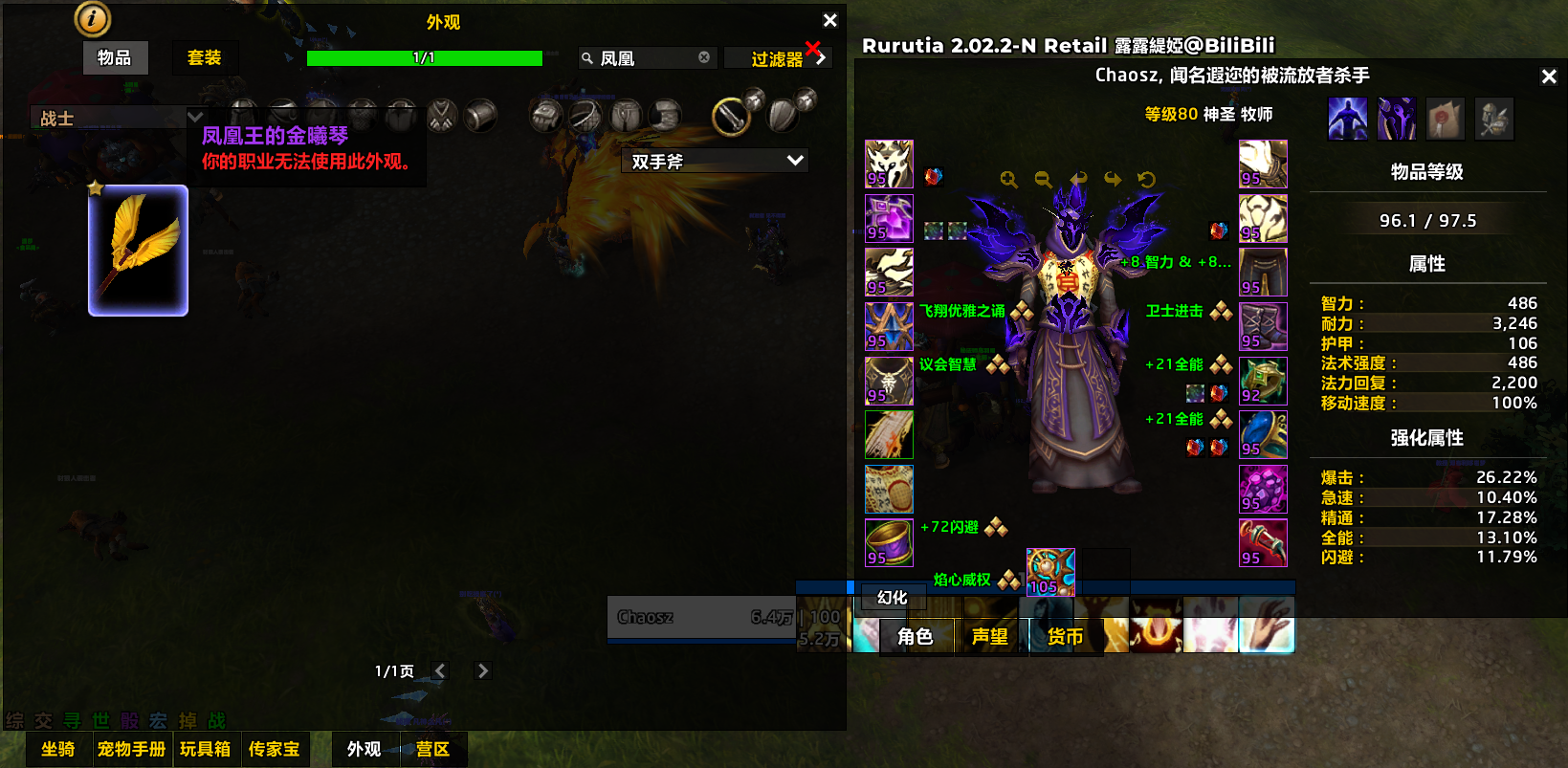Select the 物品 tab
Image resolution: width=1568 pixels, height=768 pixels.
pyautogui.click(x=115, y=58)
